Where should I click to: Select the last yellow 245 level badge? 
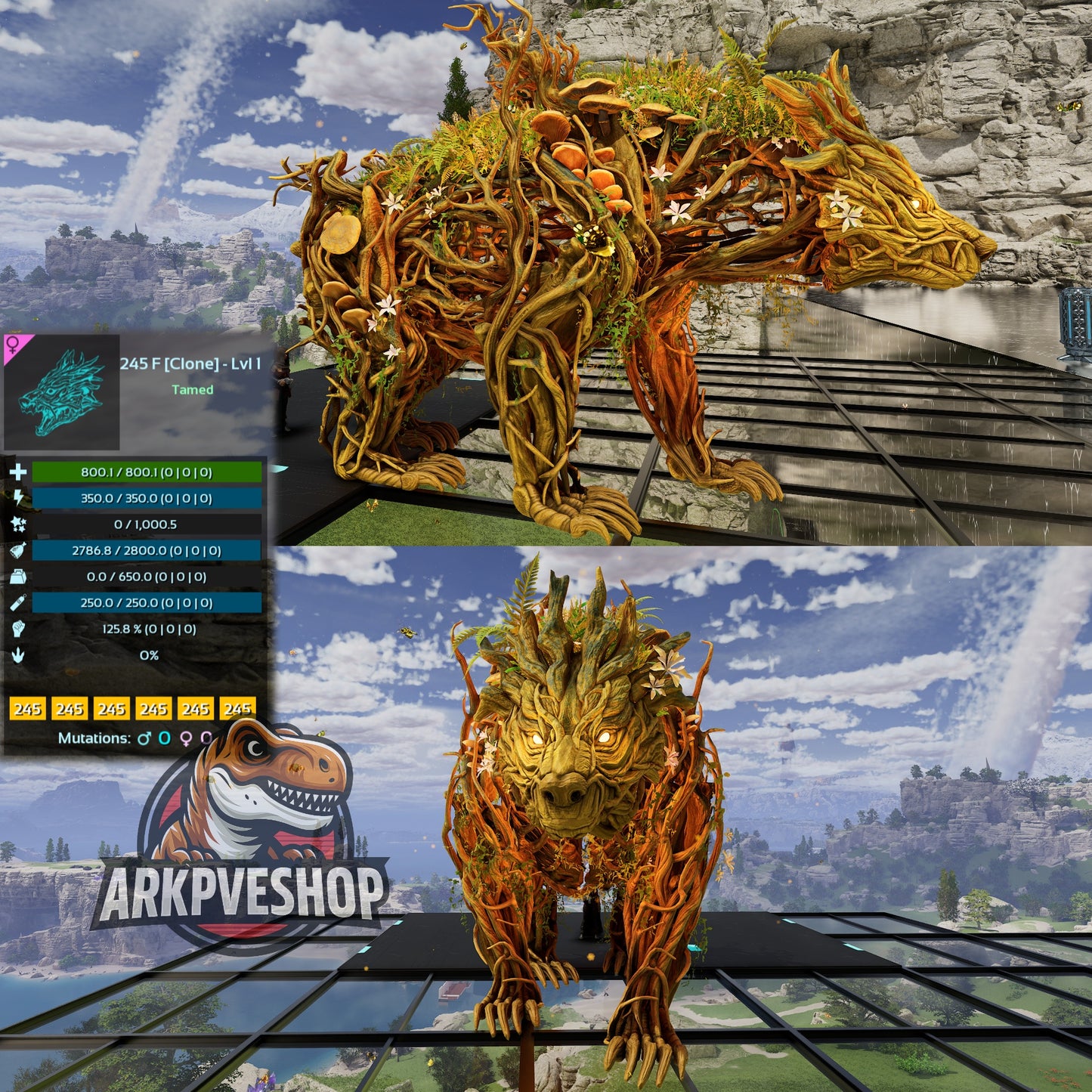click(236, 709)
